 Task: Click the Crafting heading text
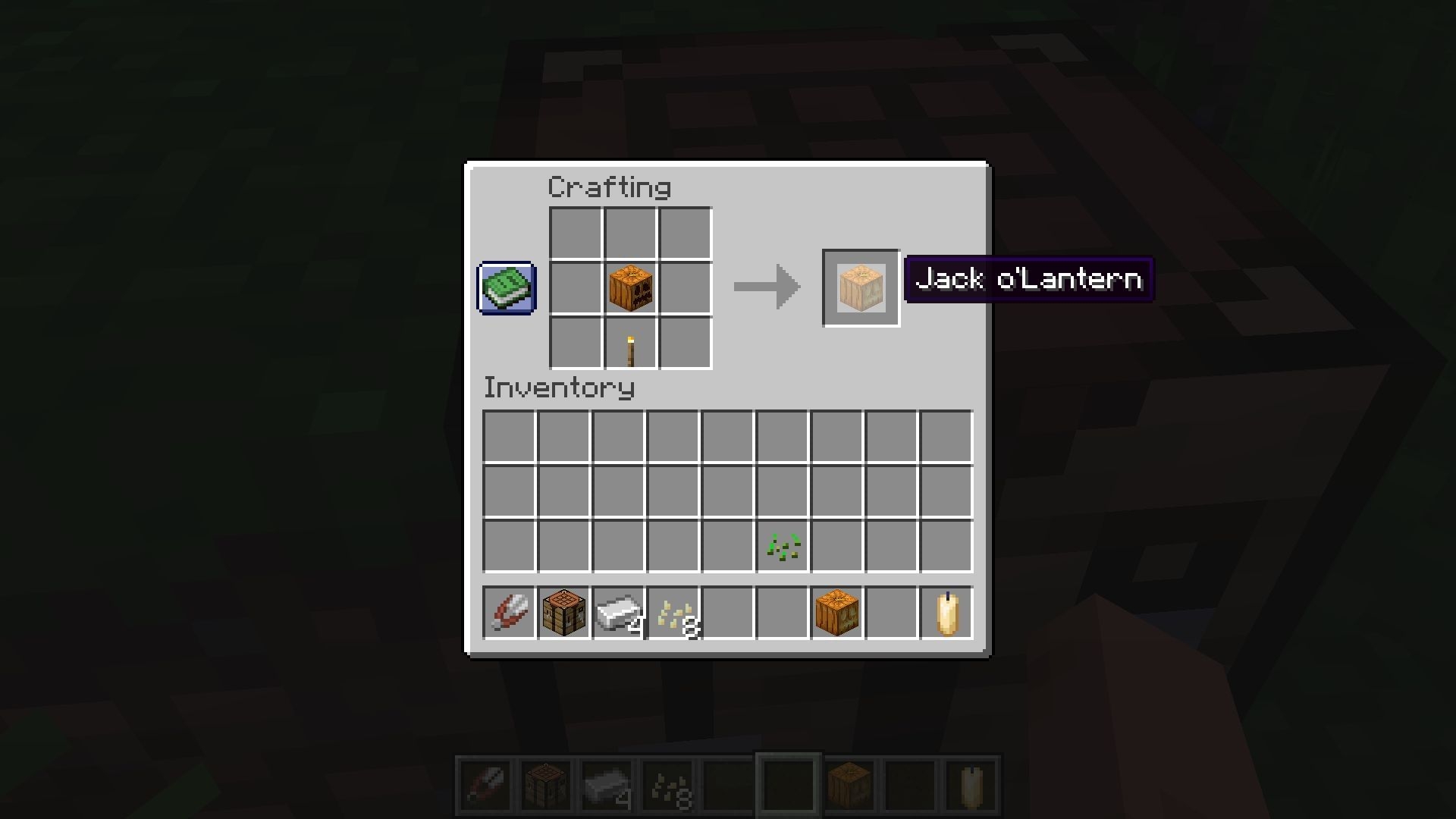(x=610, y=187)
